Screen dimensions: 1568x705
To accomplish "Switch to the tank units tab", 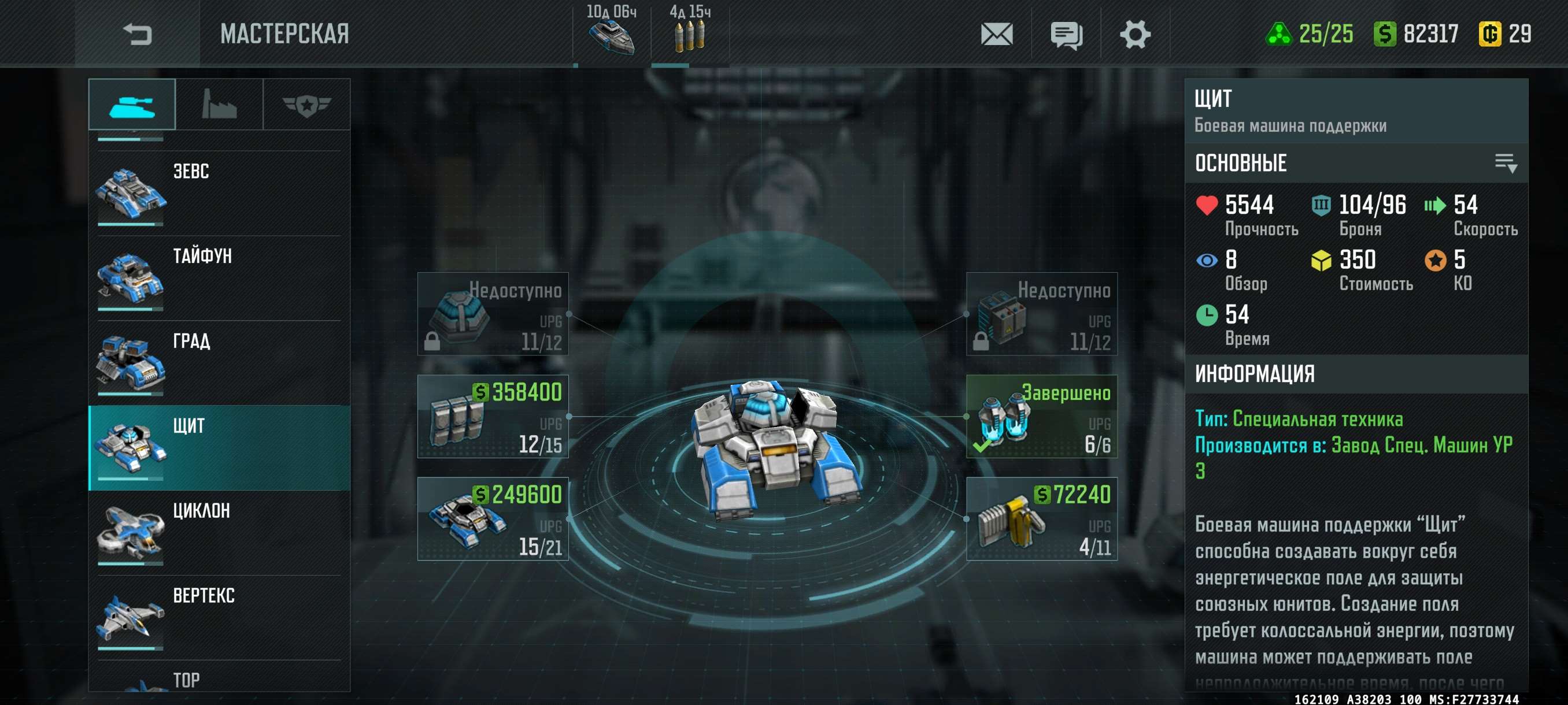I will click(132, 105).
